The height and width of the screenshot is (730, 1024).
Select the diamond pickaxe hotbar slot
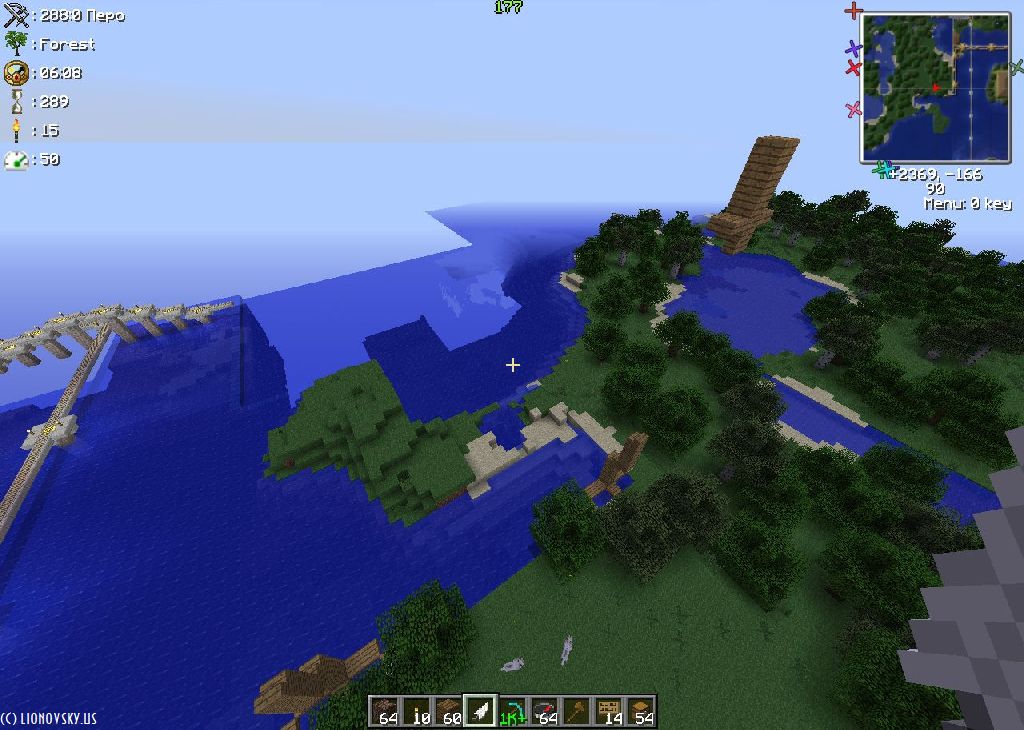[x=513, y=712]
